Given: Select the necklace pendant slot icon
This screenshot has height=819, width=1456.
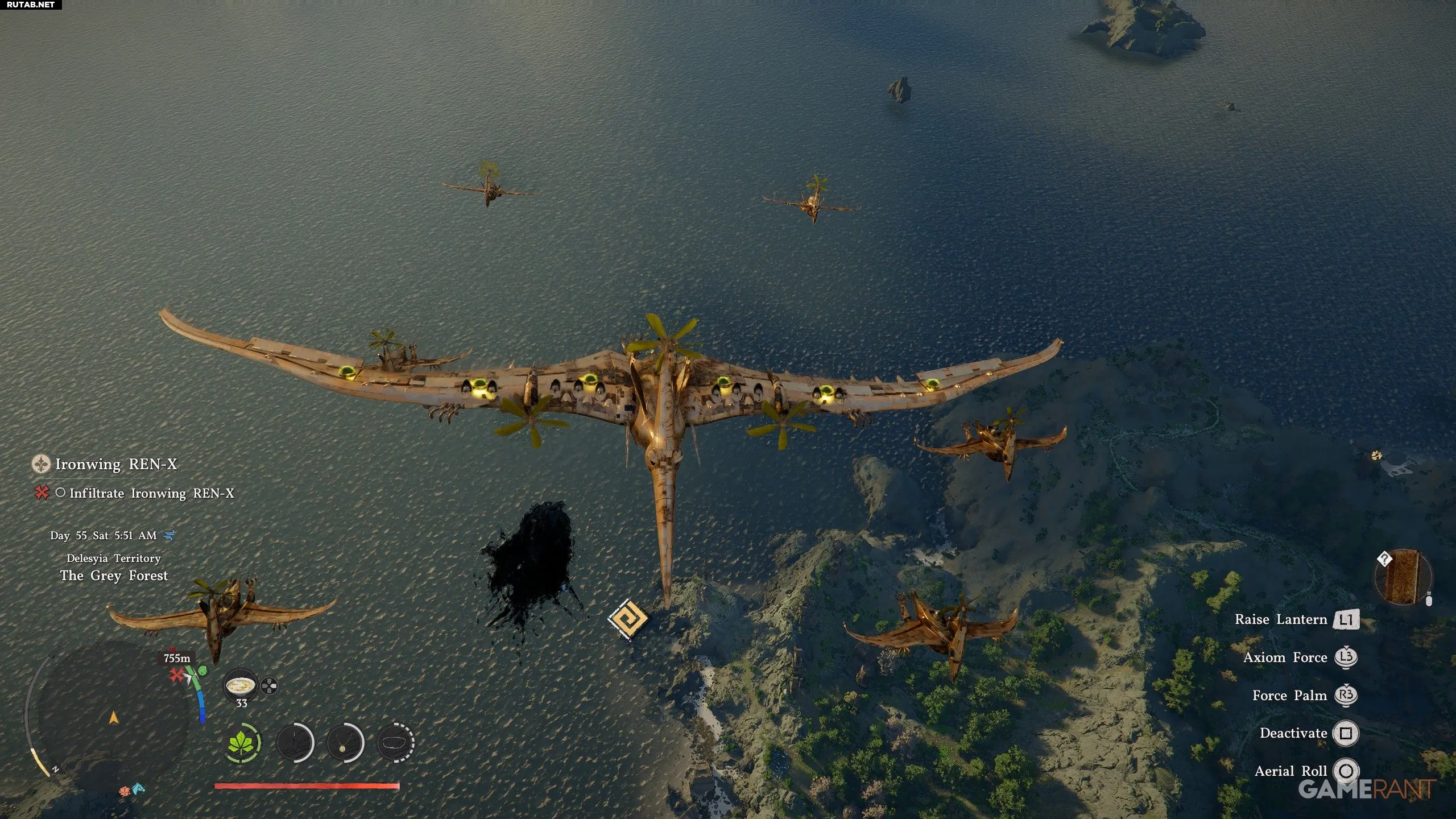Looking at the screenshot, I should click(x=345, y=743).
